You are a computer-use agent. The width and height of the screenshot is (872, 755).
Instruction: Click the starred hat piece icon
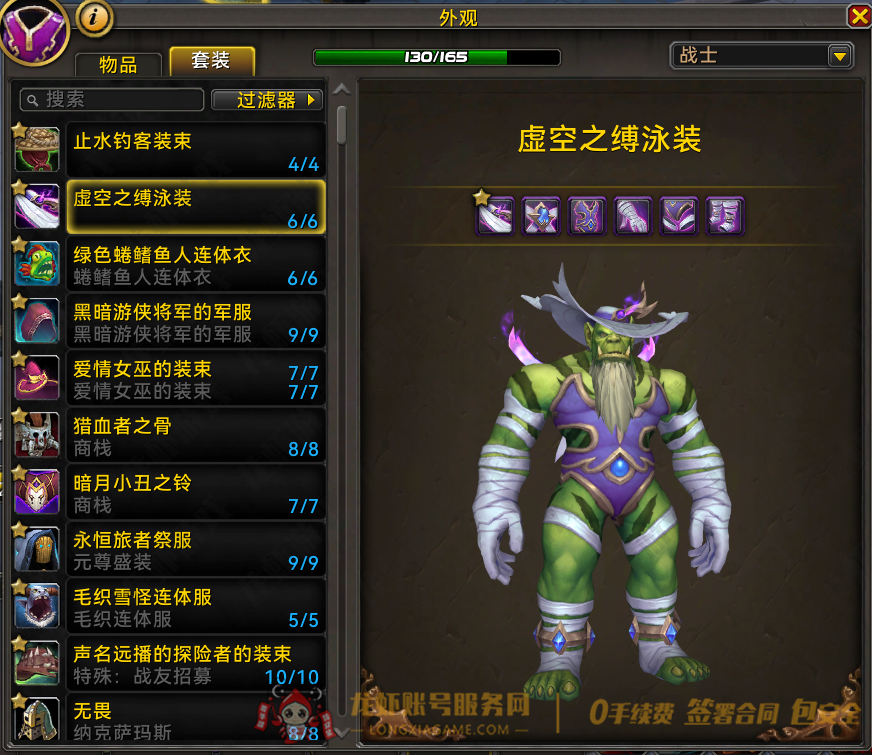coord(495,214)
